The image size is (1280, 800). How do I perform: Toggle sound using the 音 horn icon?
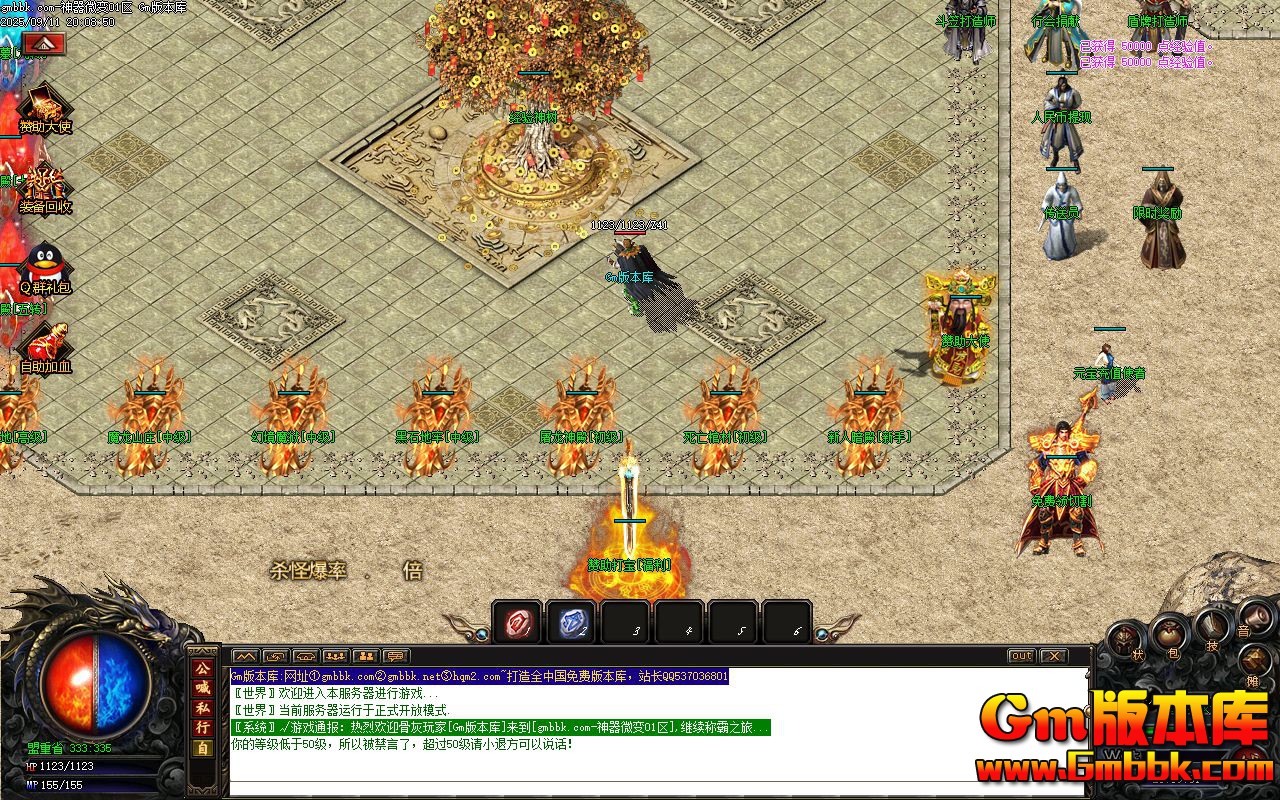[1257, 616]
